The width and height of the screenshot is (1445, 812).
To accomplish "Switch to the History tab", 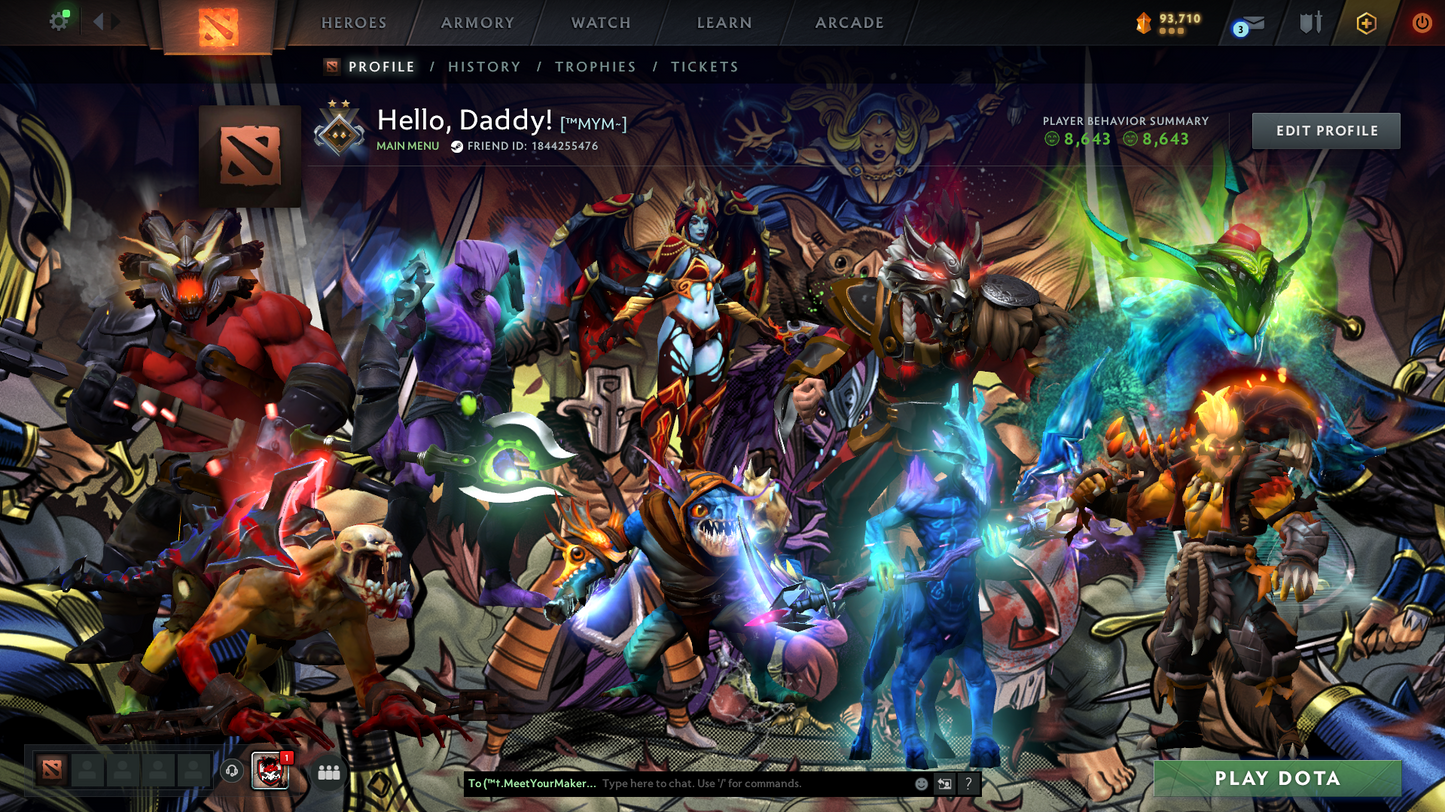I will [x=484, y=67].
